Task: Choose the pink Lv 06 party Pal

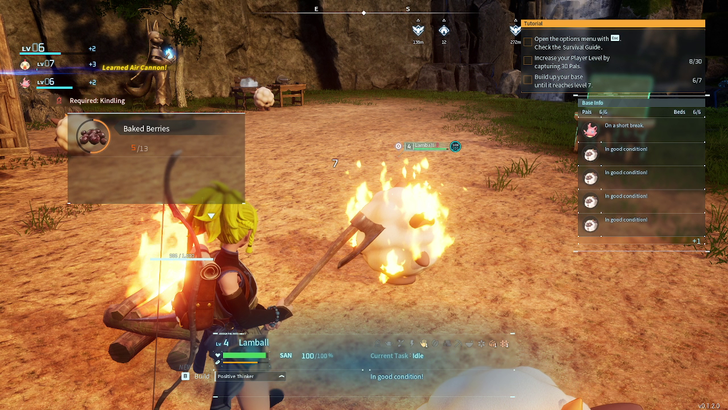Action: (x=25, y=82)
